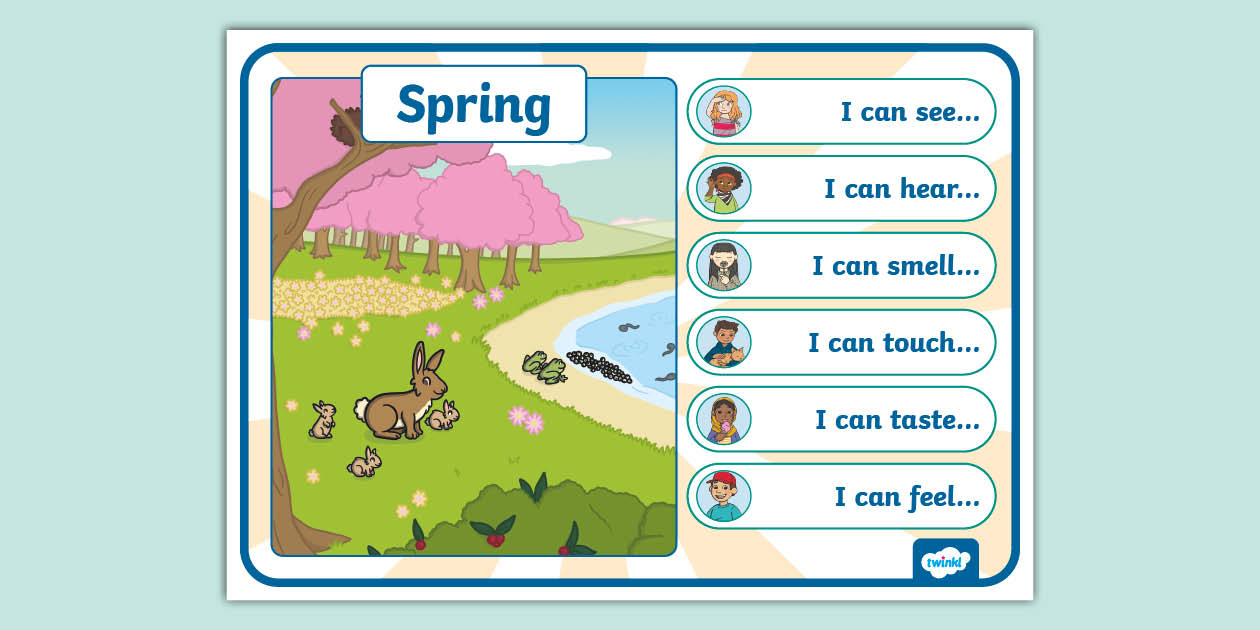Pick the "I can taste..." option

click(x=841, y=419)
